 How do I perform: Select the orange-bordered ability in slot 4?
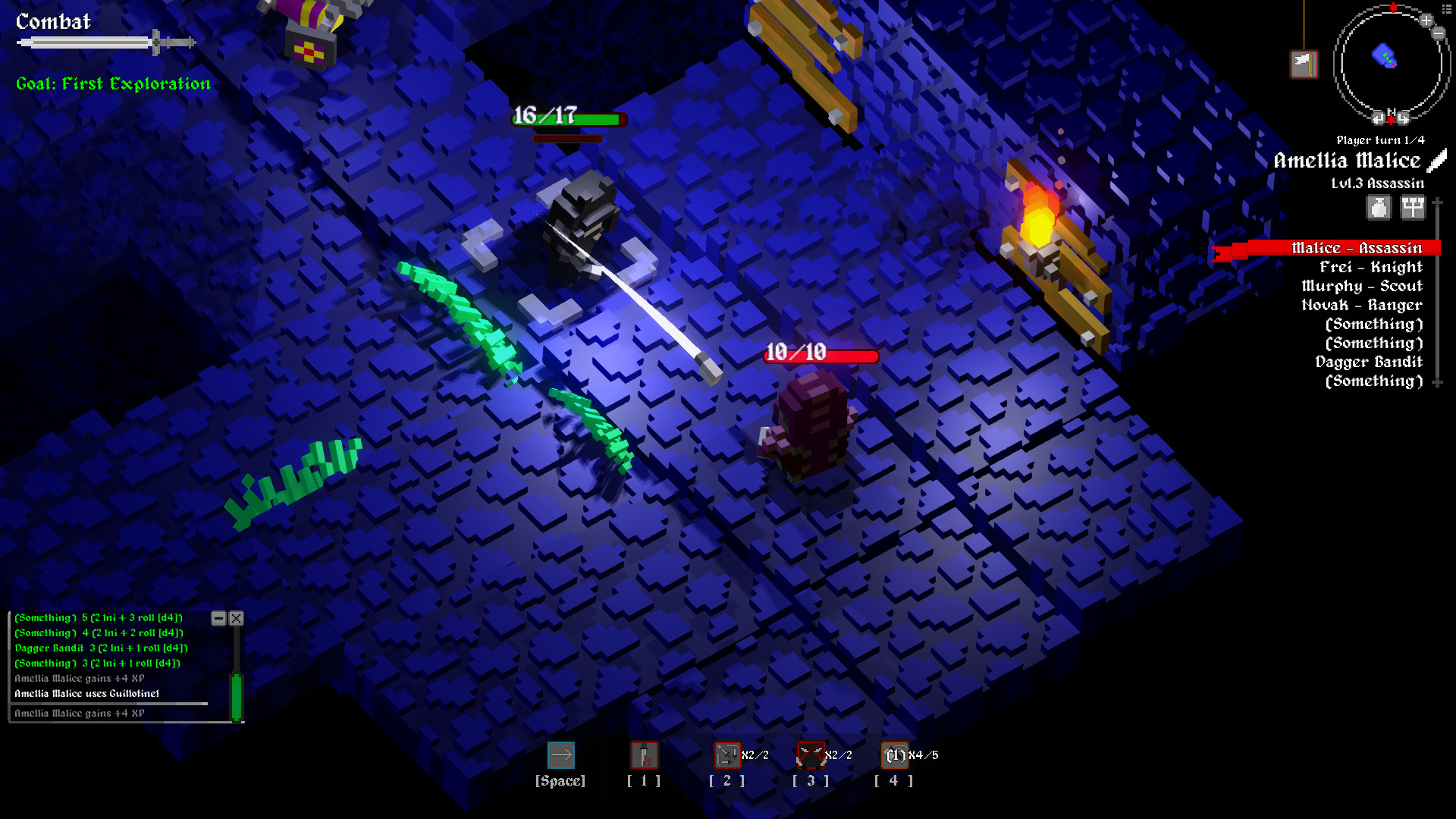[x=895, y=755]
